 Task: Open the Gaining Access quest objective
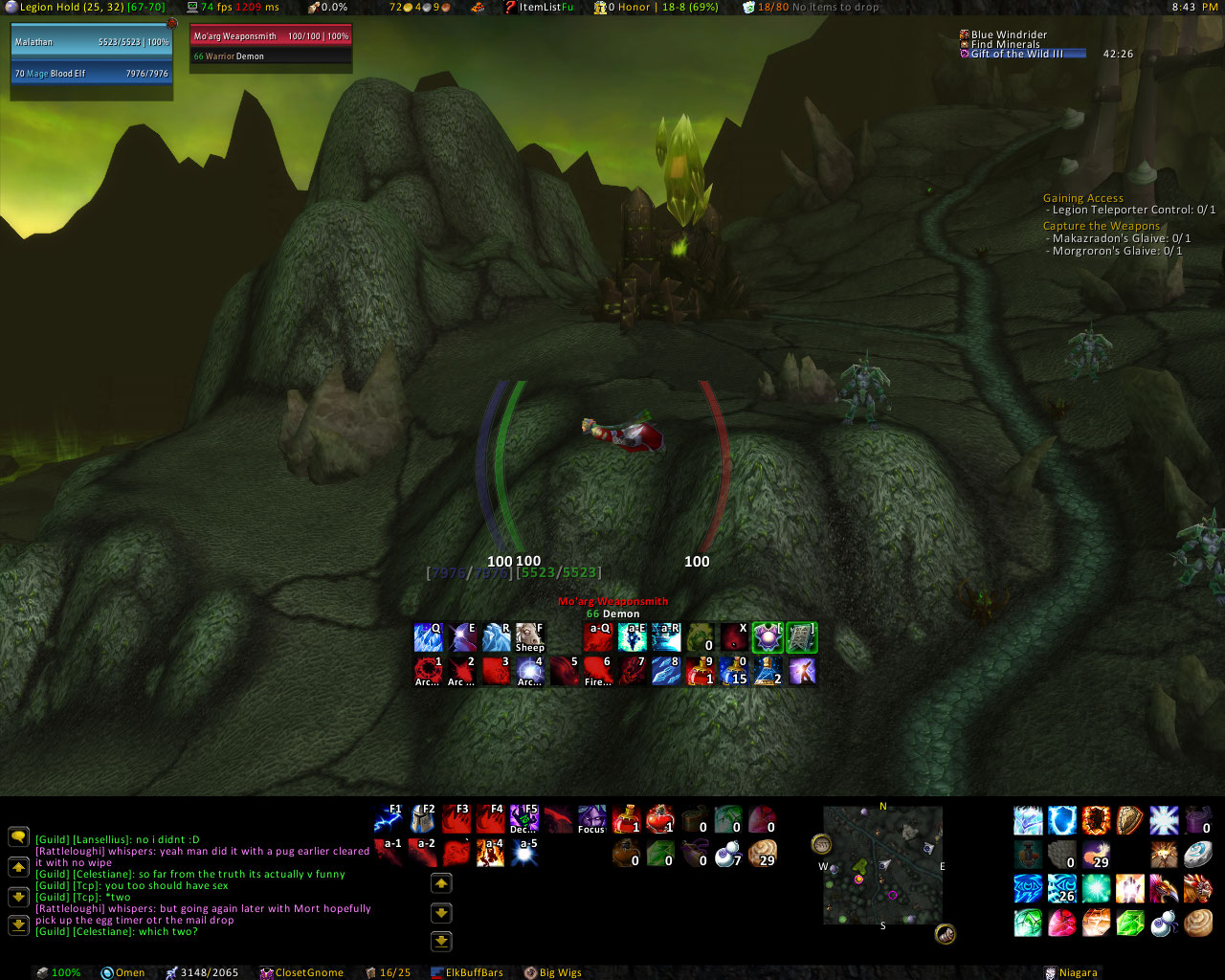pos(1082,198)
